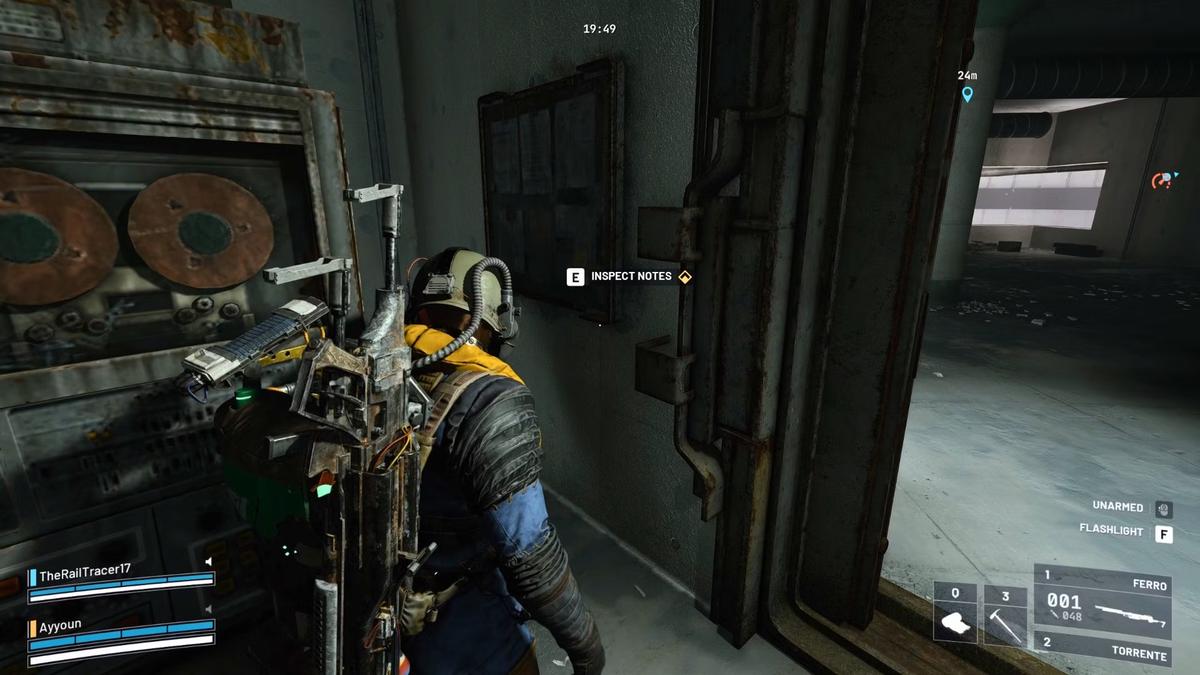The image size is (1200, 675).
Task: Click TheRailTracer17's voice speaker icon
Action: [209, 561]
